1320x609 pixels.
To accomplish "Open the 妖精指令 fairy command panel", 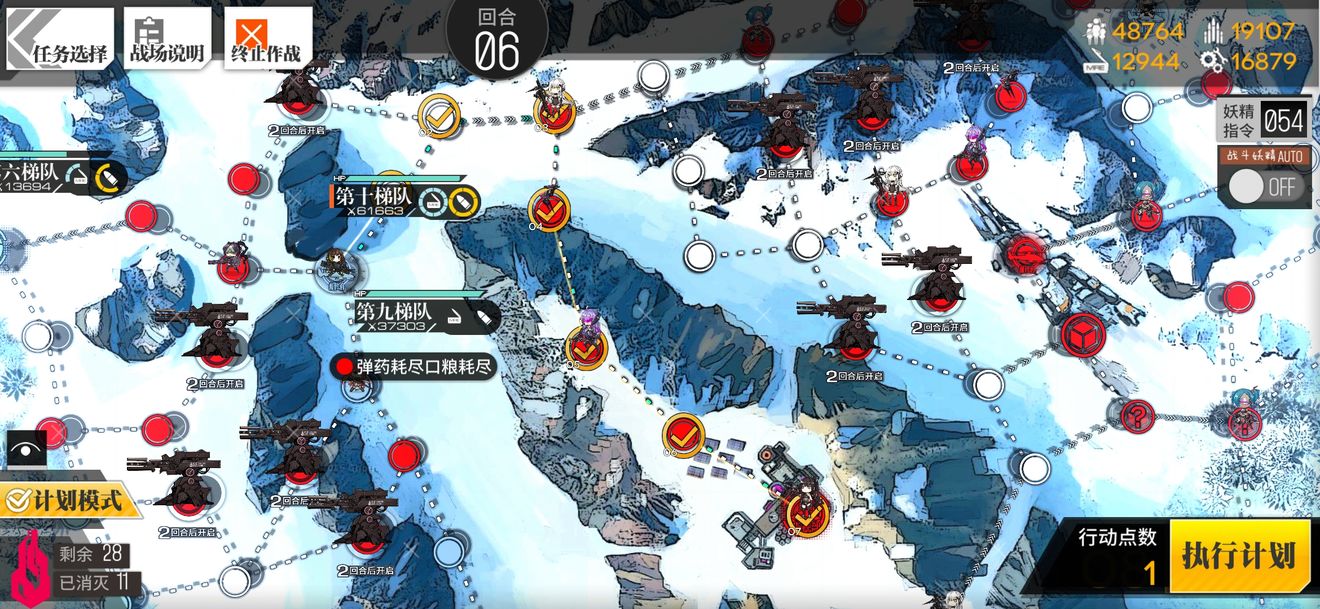I will [x=1262, y=122].
